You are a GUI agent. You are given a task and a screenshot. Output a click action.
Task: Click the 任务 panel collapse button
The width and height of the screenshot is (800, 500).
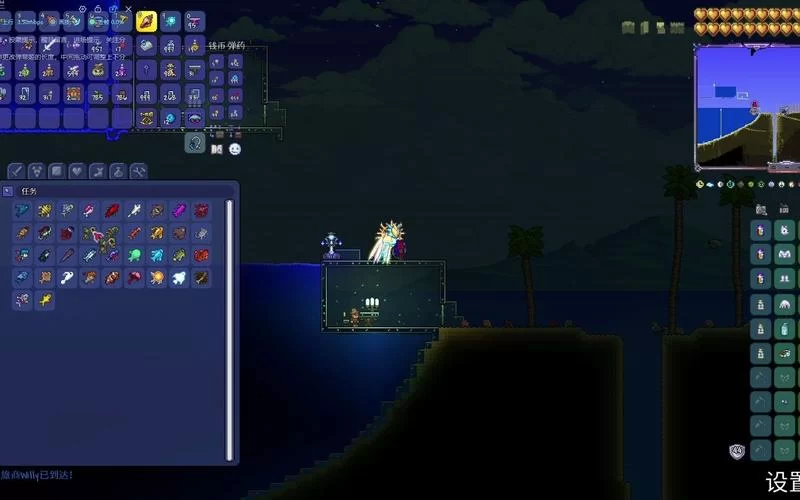coord(9,190)
